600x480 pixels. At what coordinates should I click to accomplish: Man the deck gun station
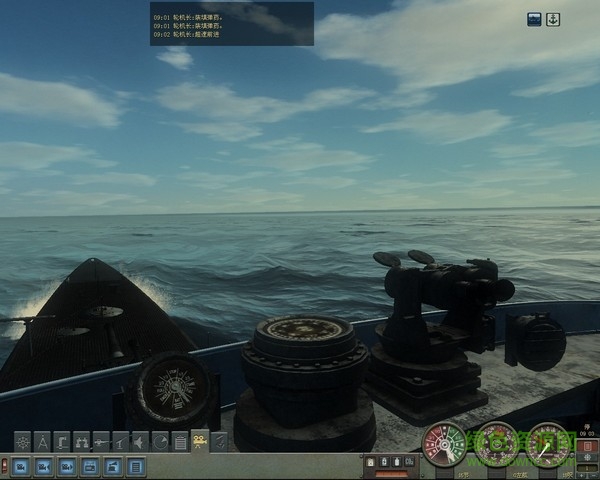tap(121, 441)
